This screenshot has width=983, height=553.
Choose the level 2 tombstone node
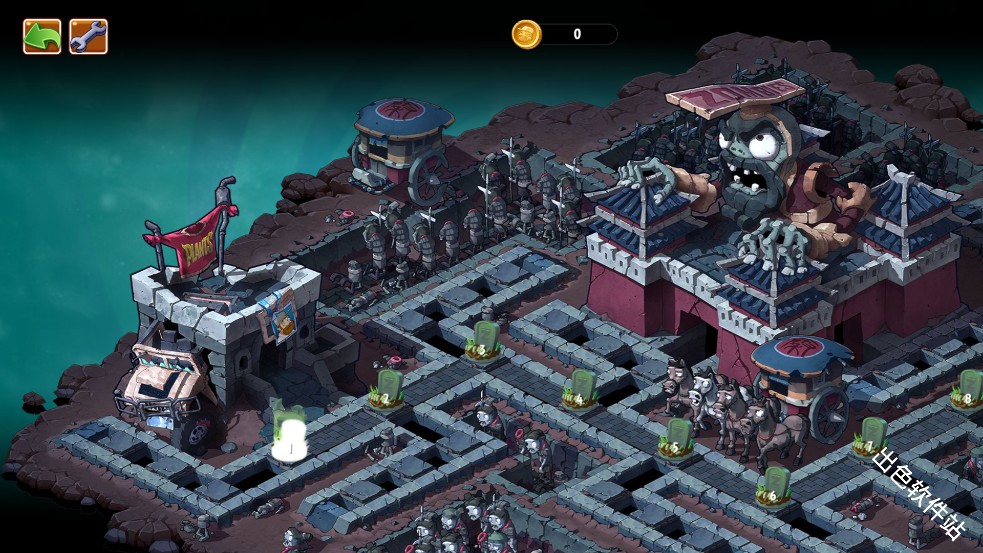pos(387,388)
